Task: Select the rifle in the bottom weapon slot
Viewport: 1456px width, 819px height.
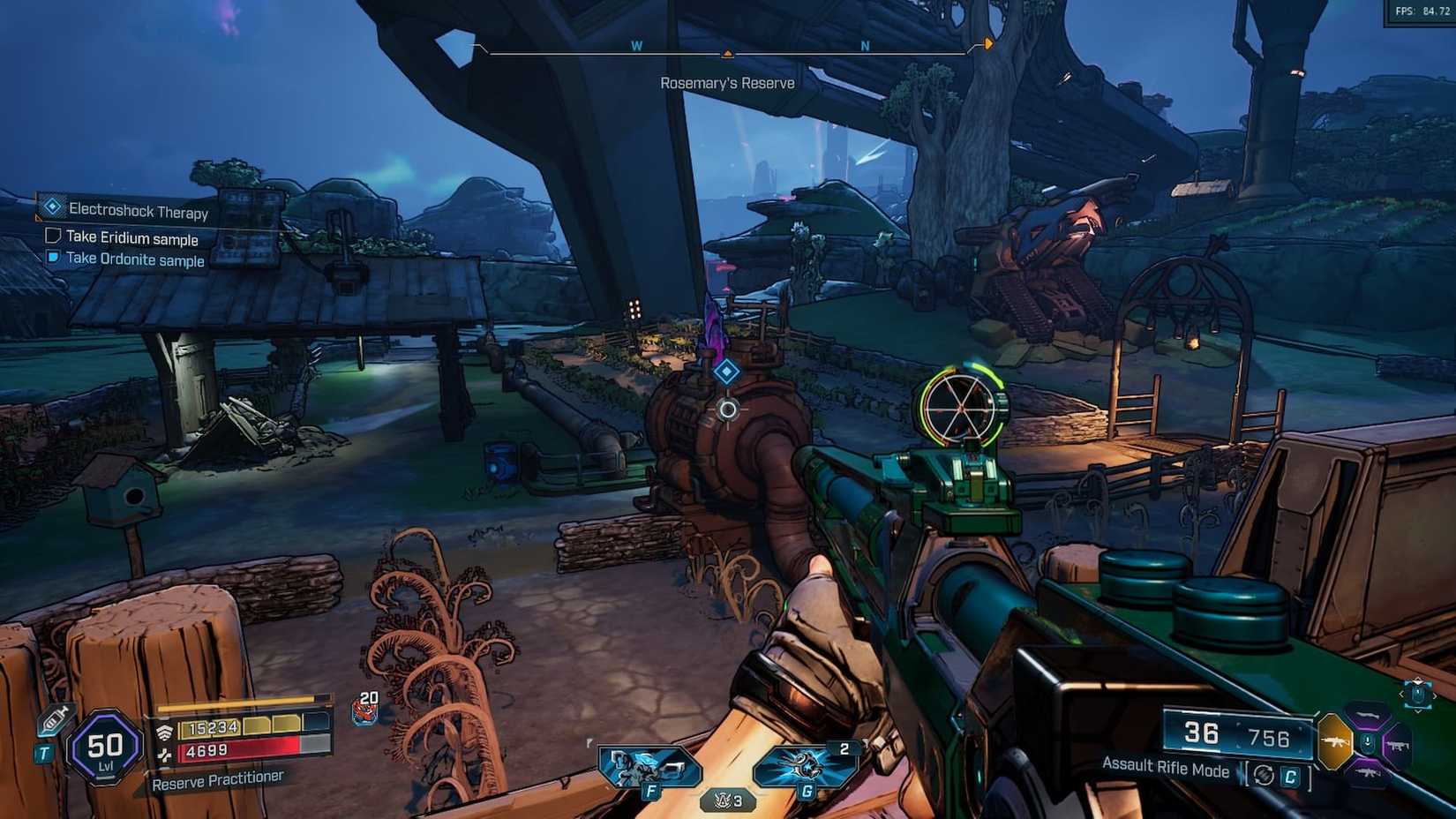Action: point(1368,772)
